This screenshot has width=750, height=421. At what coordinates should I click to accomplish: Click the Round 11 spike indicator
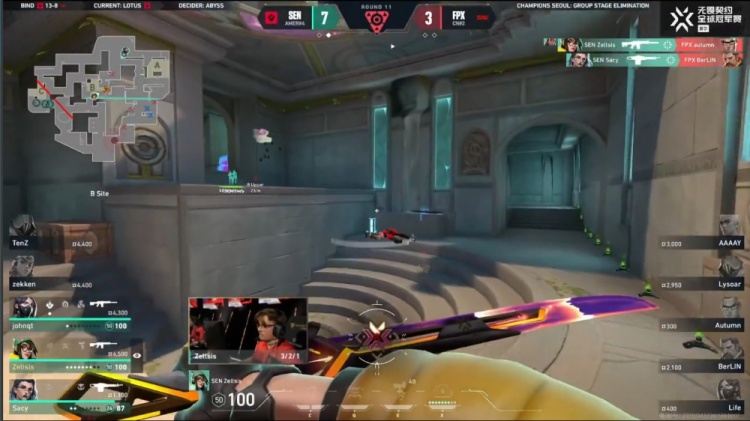click(x=377, y=19)
